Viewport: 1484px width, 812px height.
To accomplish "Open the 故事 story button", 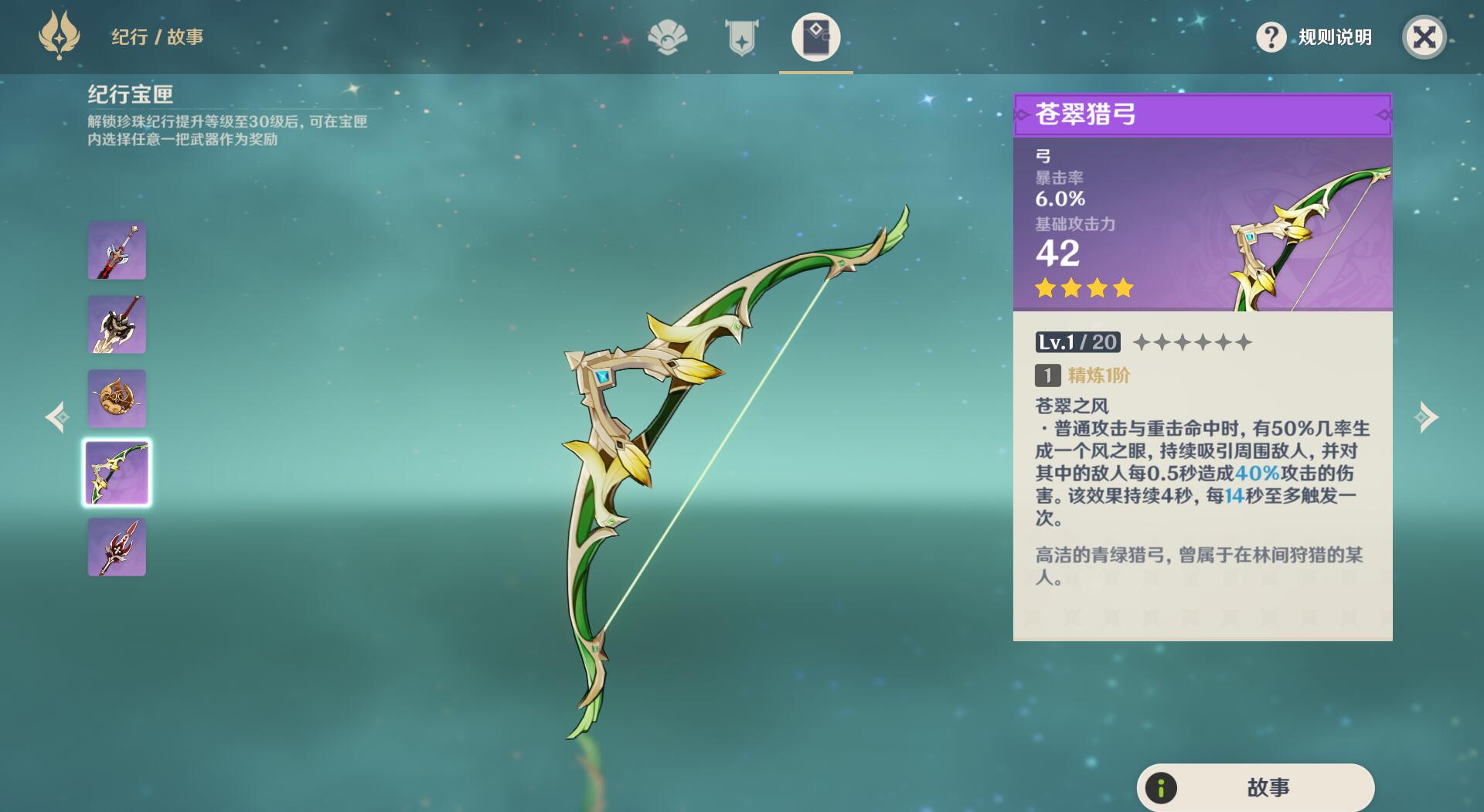I will (1255, 787).
